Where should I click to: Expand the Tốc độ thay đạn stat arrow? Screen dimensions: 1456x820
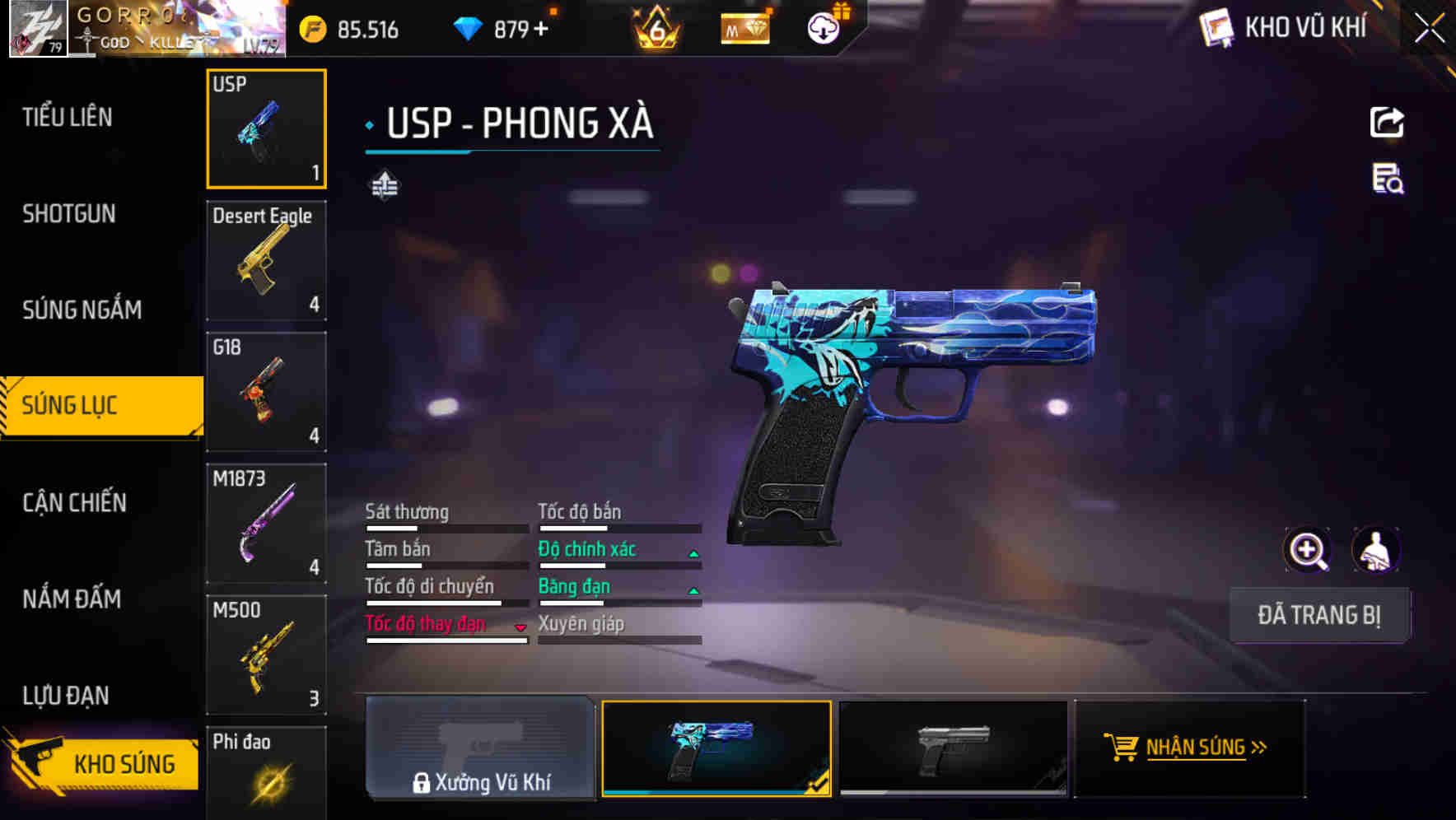[520, 627]
